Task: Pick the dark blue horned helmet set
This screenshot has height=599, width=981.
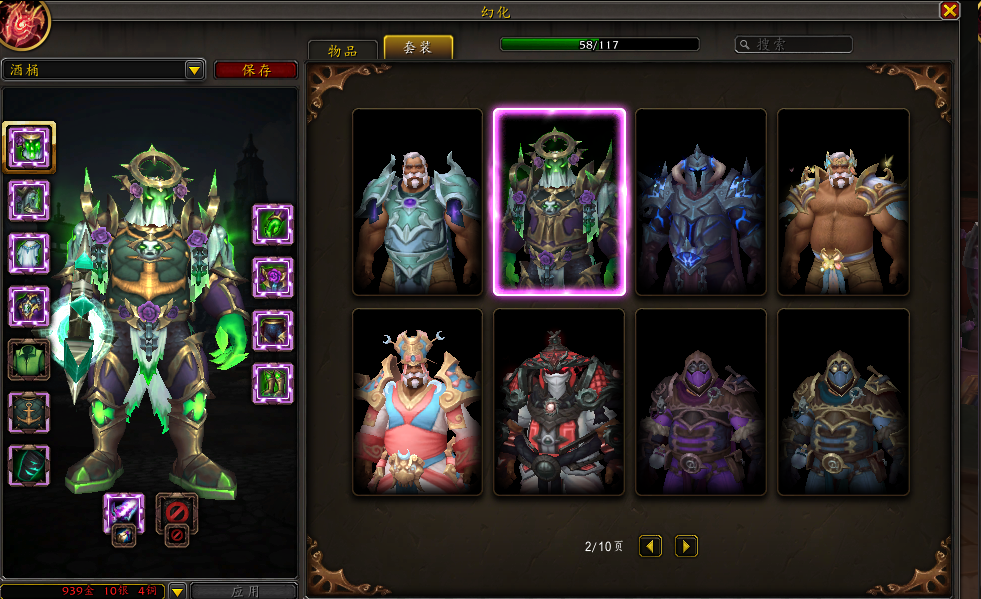Action: 701,202
